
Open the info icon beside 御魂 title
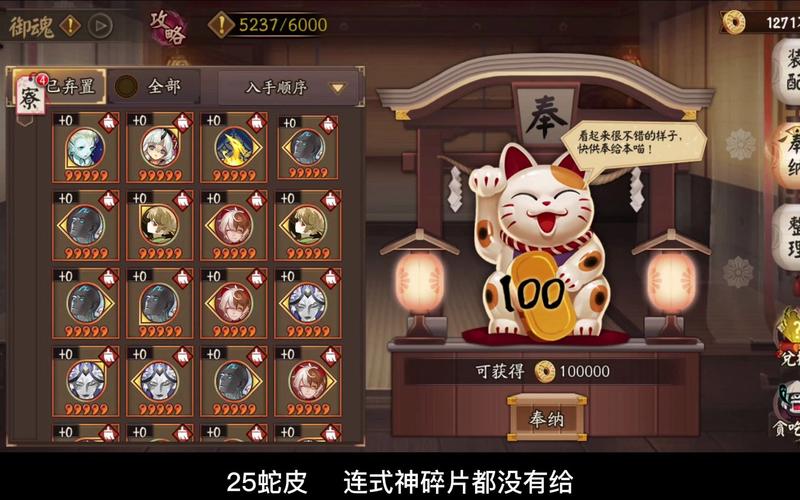(x=69, y=25)
